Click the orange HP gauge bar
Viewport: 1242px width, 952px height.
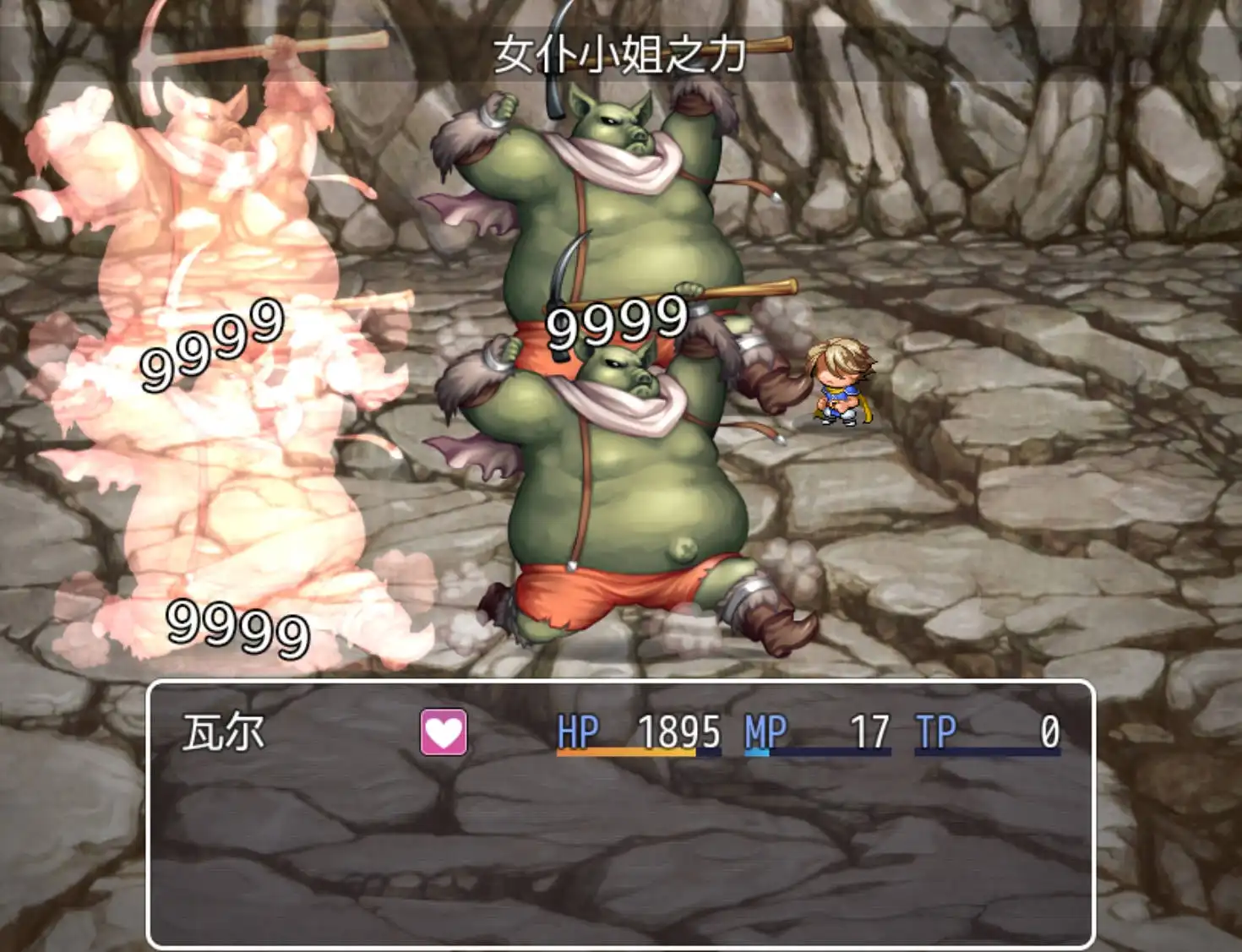pos(625,751)
